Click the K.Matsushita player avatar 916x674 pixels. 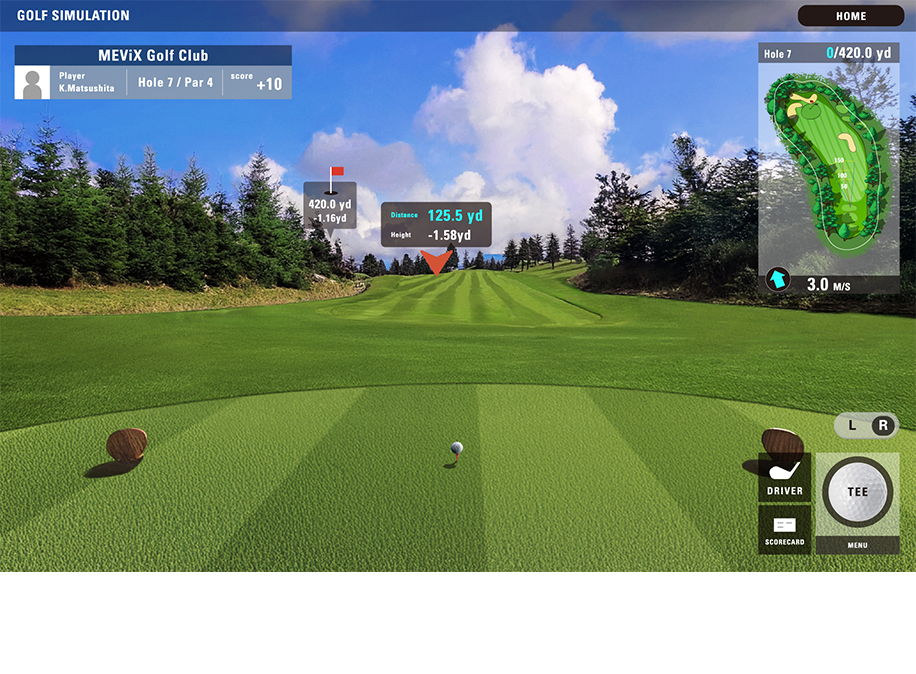[x=32, y=83]
